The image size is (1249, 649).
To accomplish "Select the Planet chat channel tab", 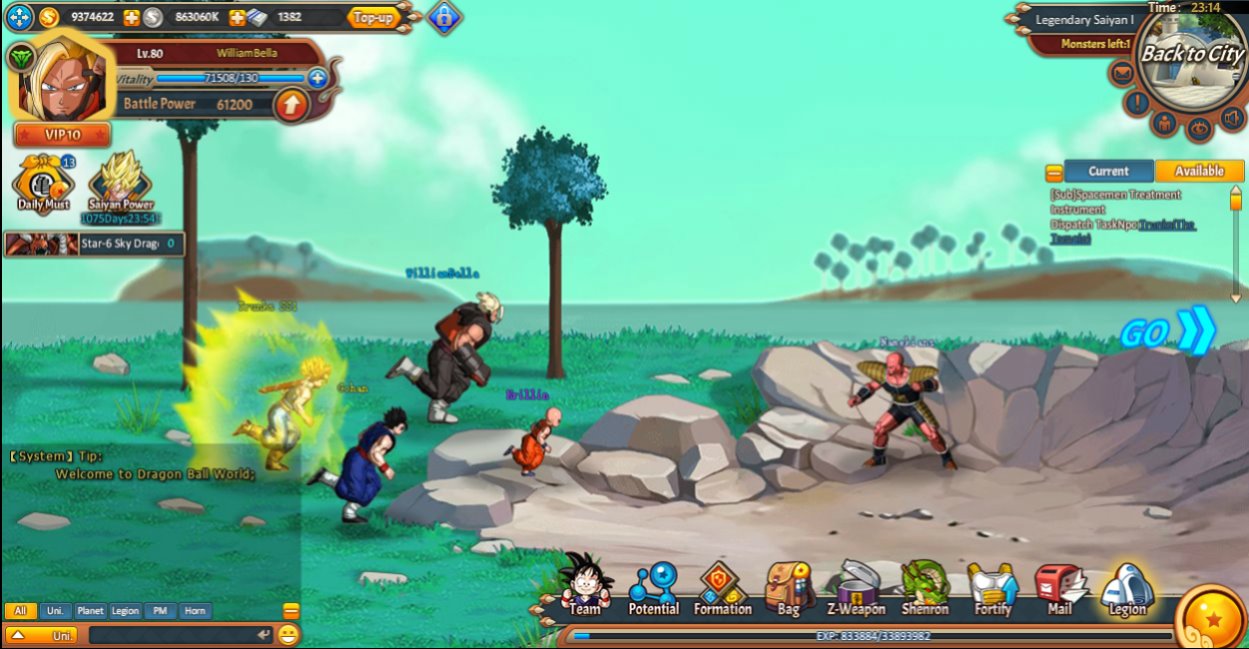I will coord(90,610).
